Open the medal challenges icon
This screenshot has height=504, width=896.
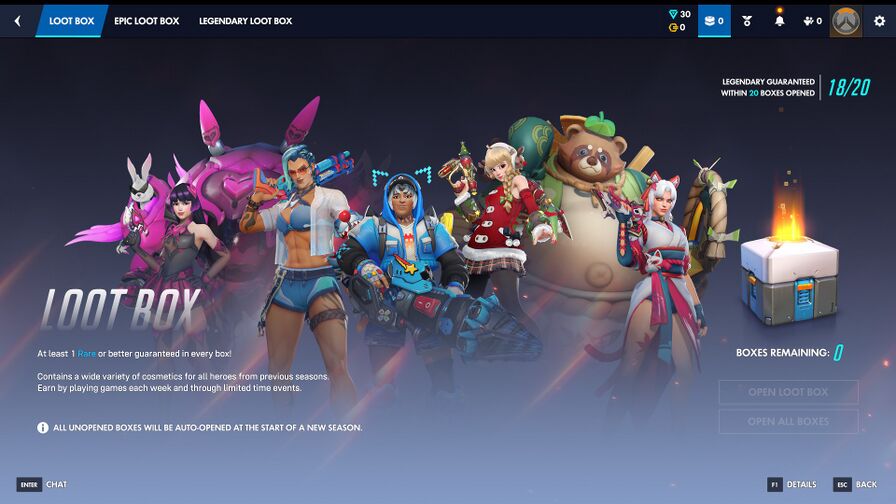[x=746, y=21]
